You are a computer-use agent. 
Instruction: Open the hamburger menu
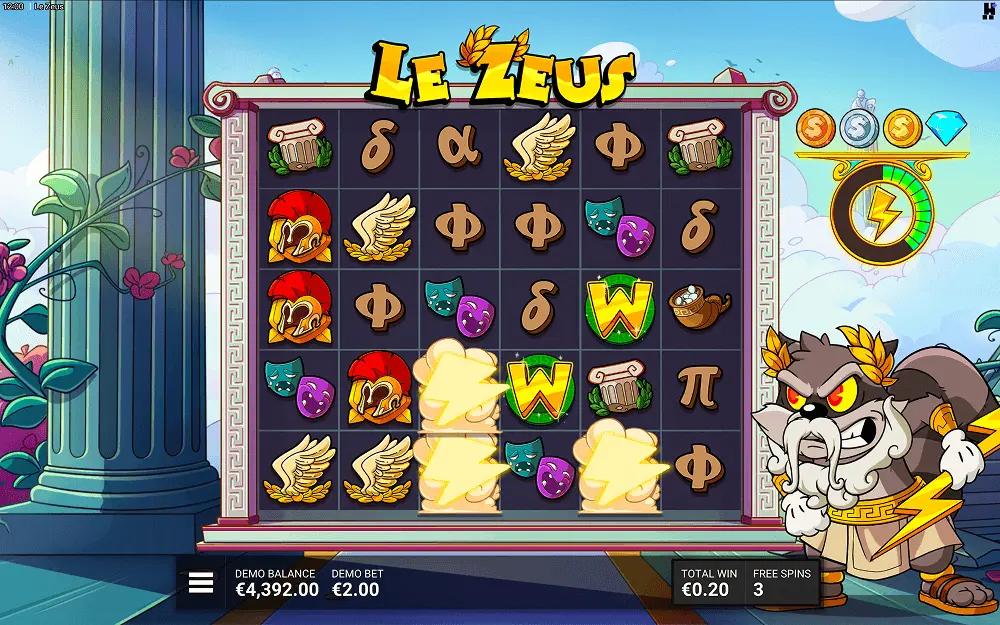click(201, 583)
